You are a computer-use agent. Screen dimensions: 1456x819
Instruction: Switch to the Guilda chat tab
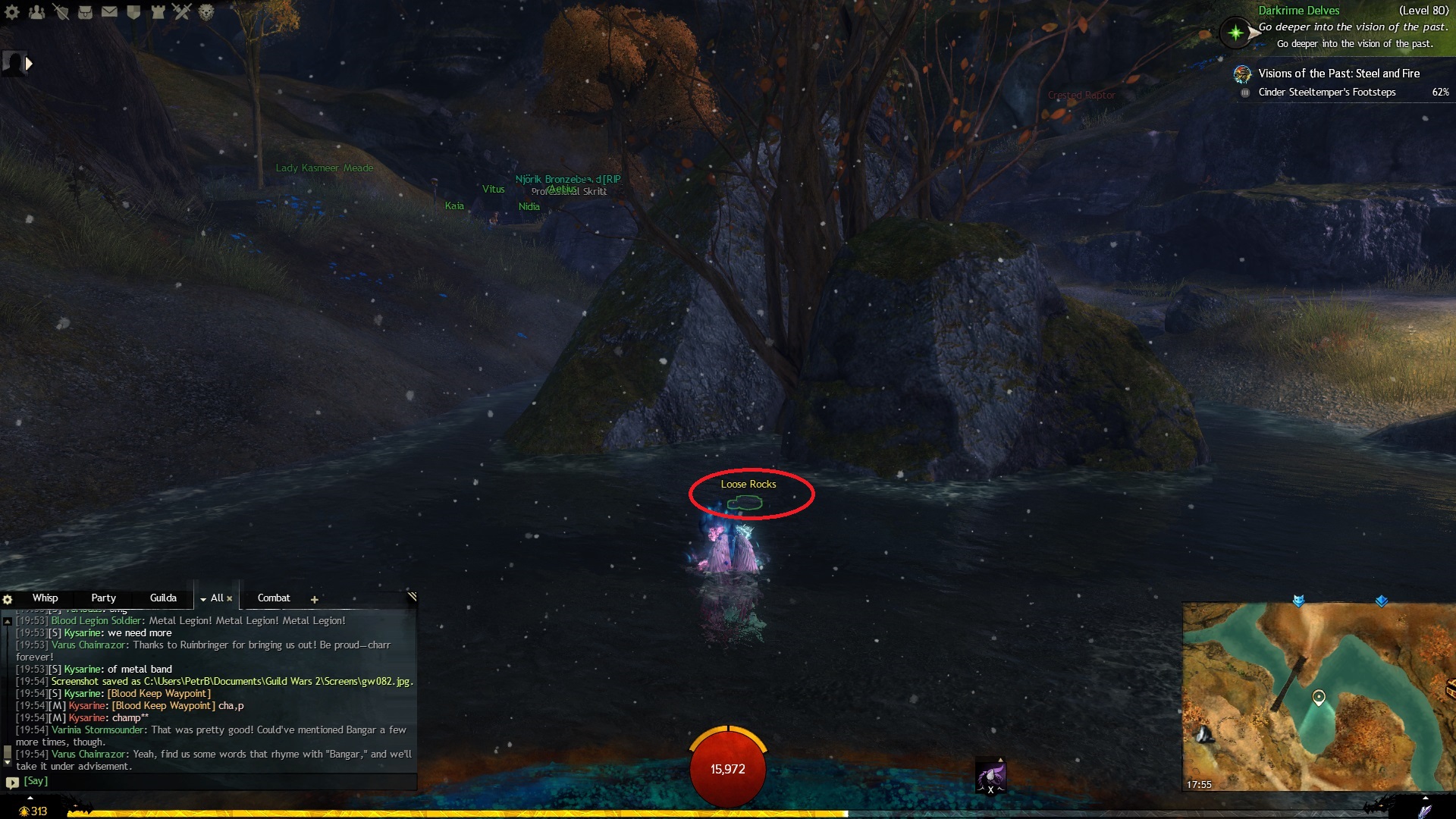[x=163, y=598]
